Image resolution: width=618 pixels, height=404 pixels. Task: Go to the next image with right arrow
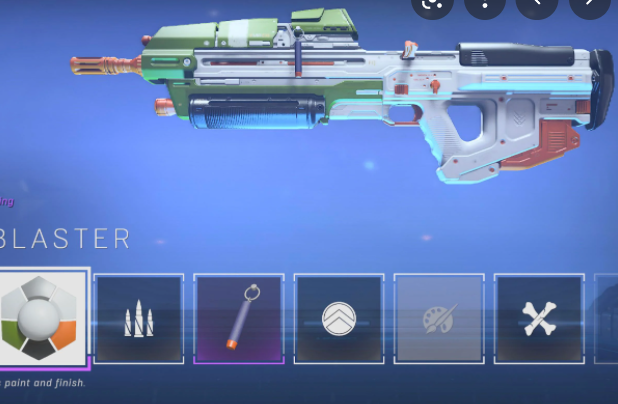pyautogui.click(x=590, y=5)
